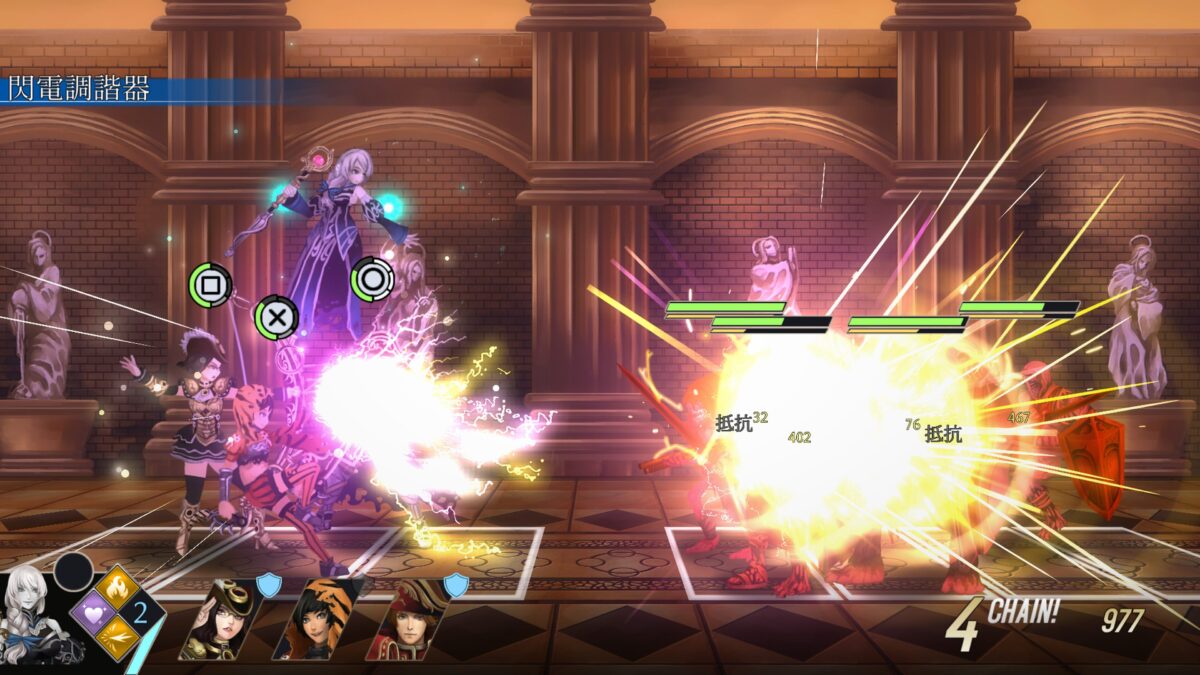Viewport: 1200px width, 675px height.
Task: Choose the tiger-hood fighter portrait
Action: click(x=312, y=620)
